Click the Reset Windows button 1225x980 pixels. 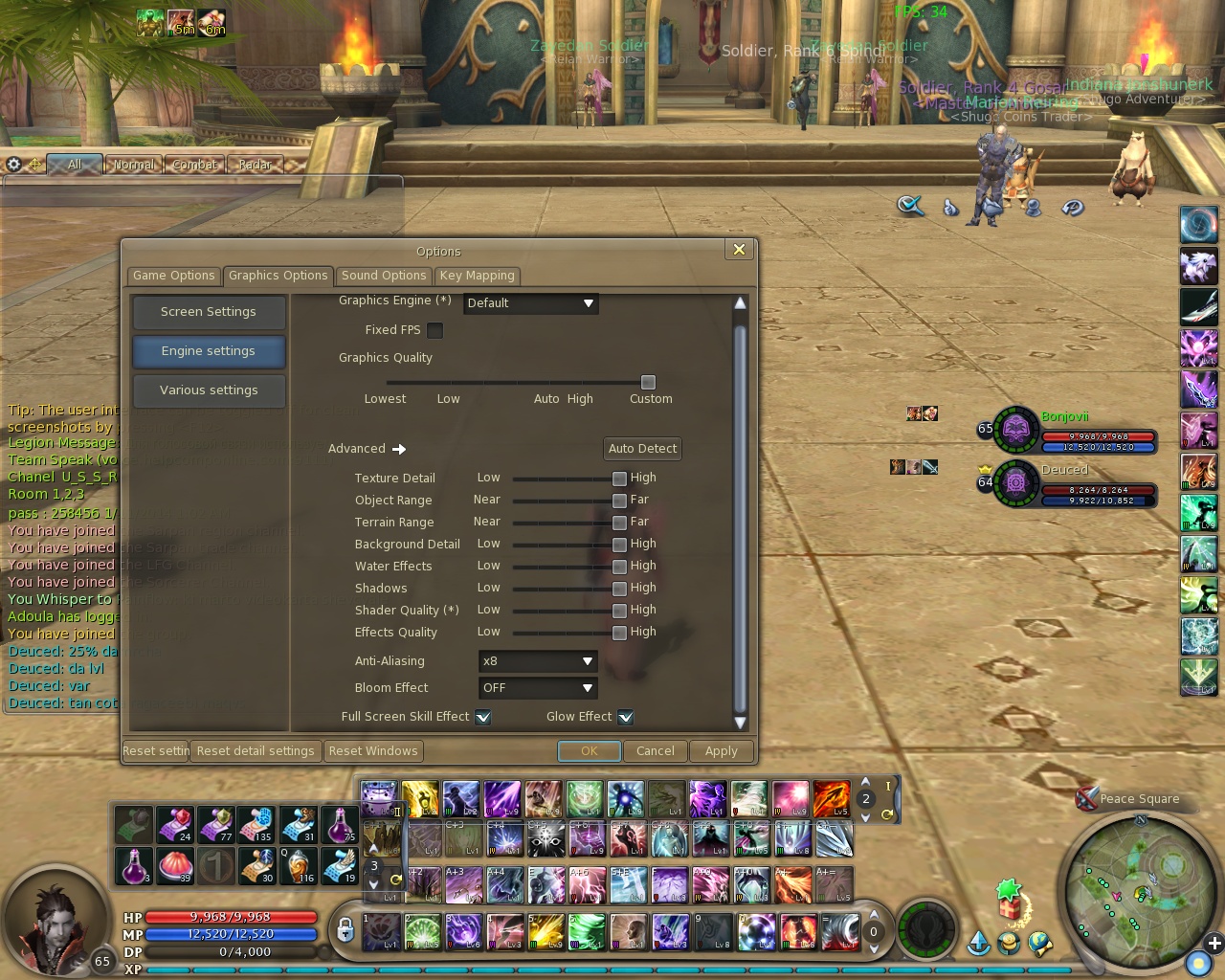pyautogui.click(x=373, y=751)
